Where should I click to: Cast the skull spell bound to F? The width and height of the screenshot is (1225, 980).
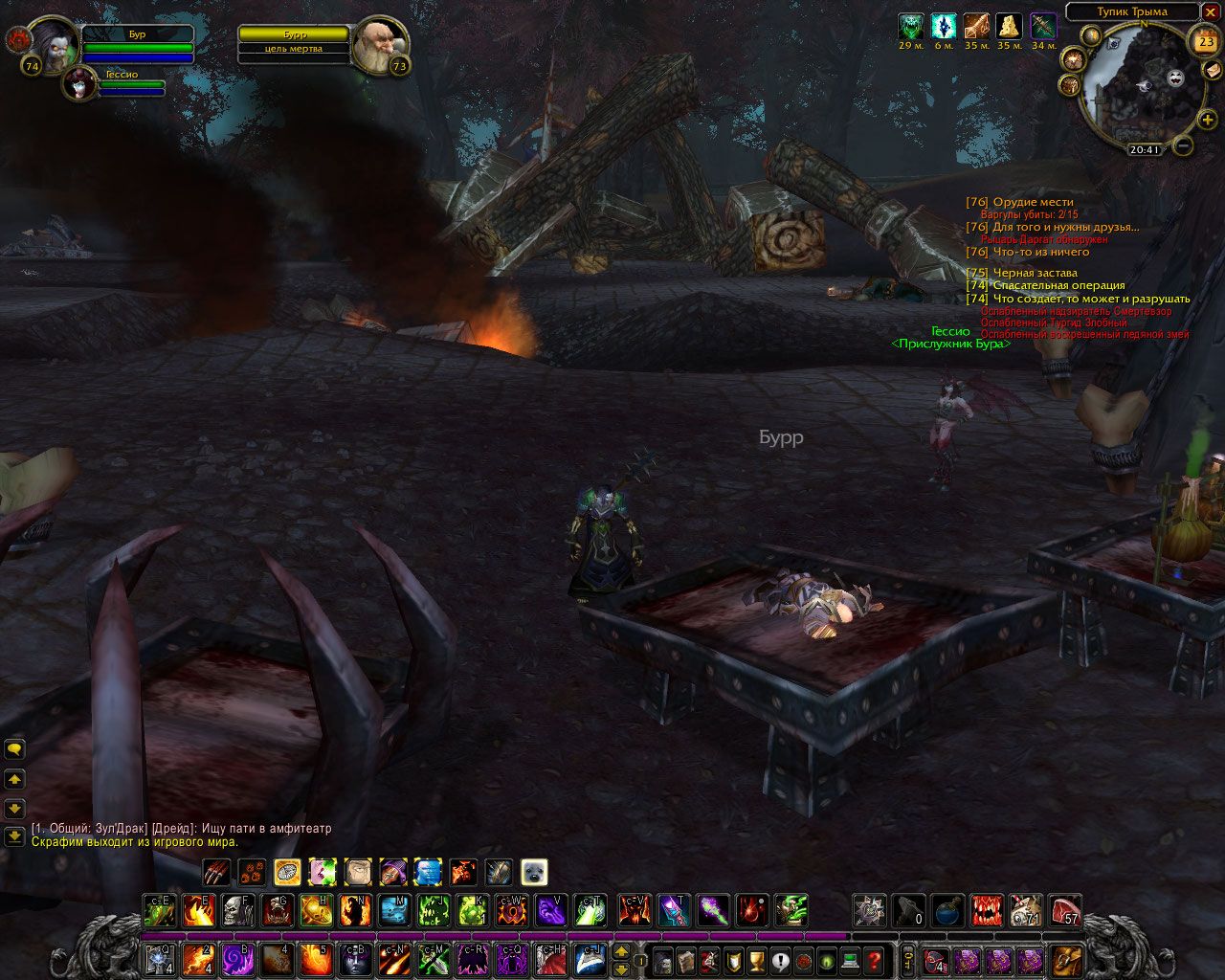(238, 910)
